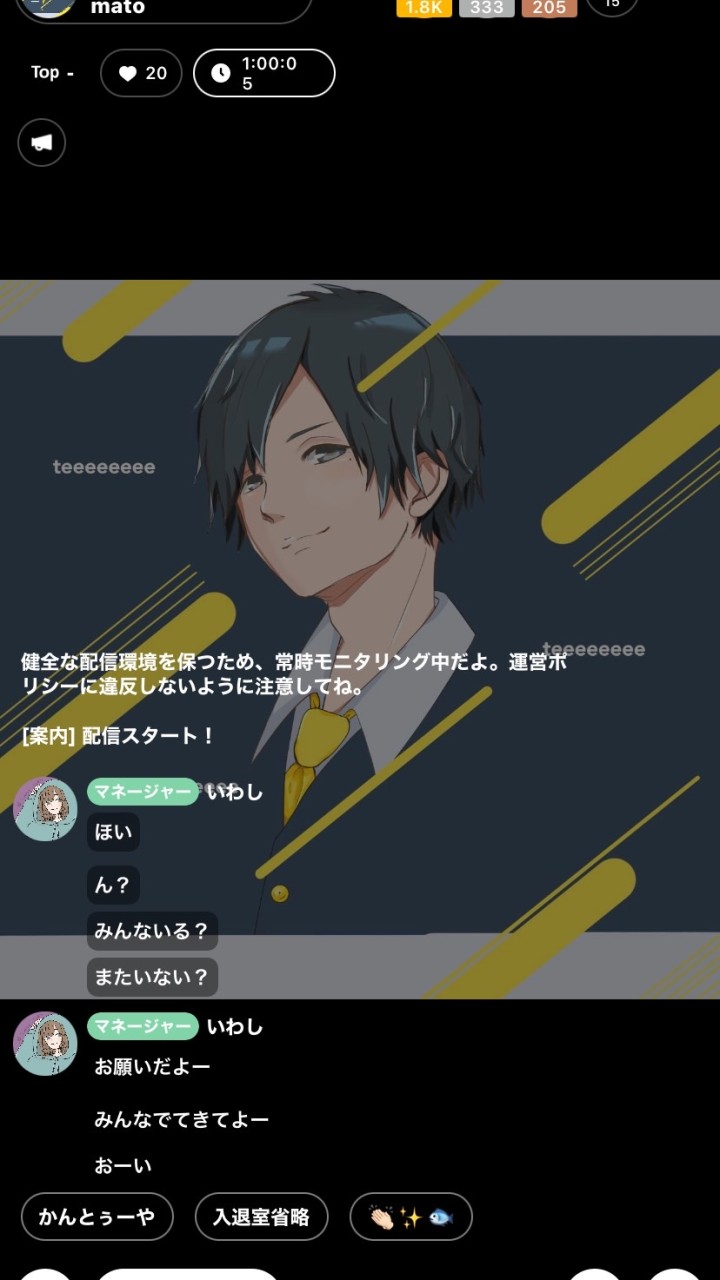Screen dimensions: 720x1280
Task: Send the clapping sparkle fish emoji chip
Action: 411,1217
